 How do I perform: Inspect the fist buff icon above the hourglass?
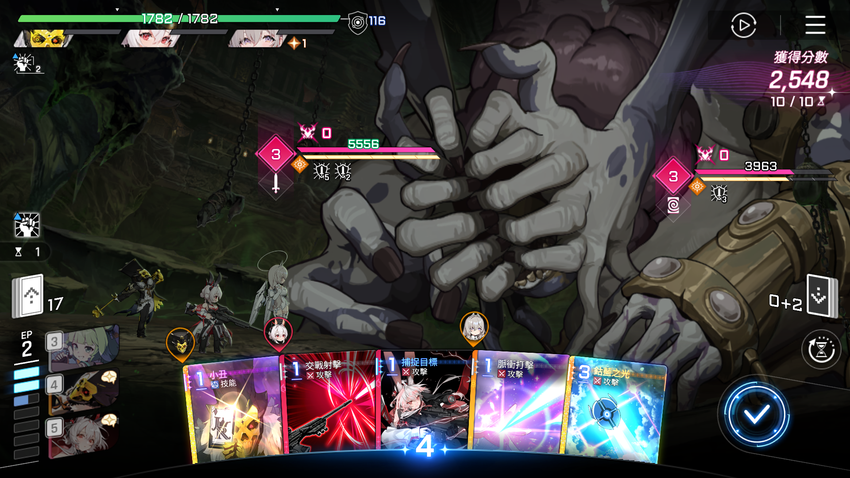pyautogui.click(x=27, y=224)
